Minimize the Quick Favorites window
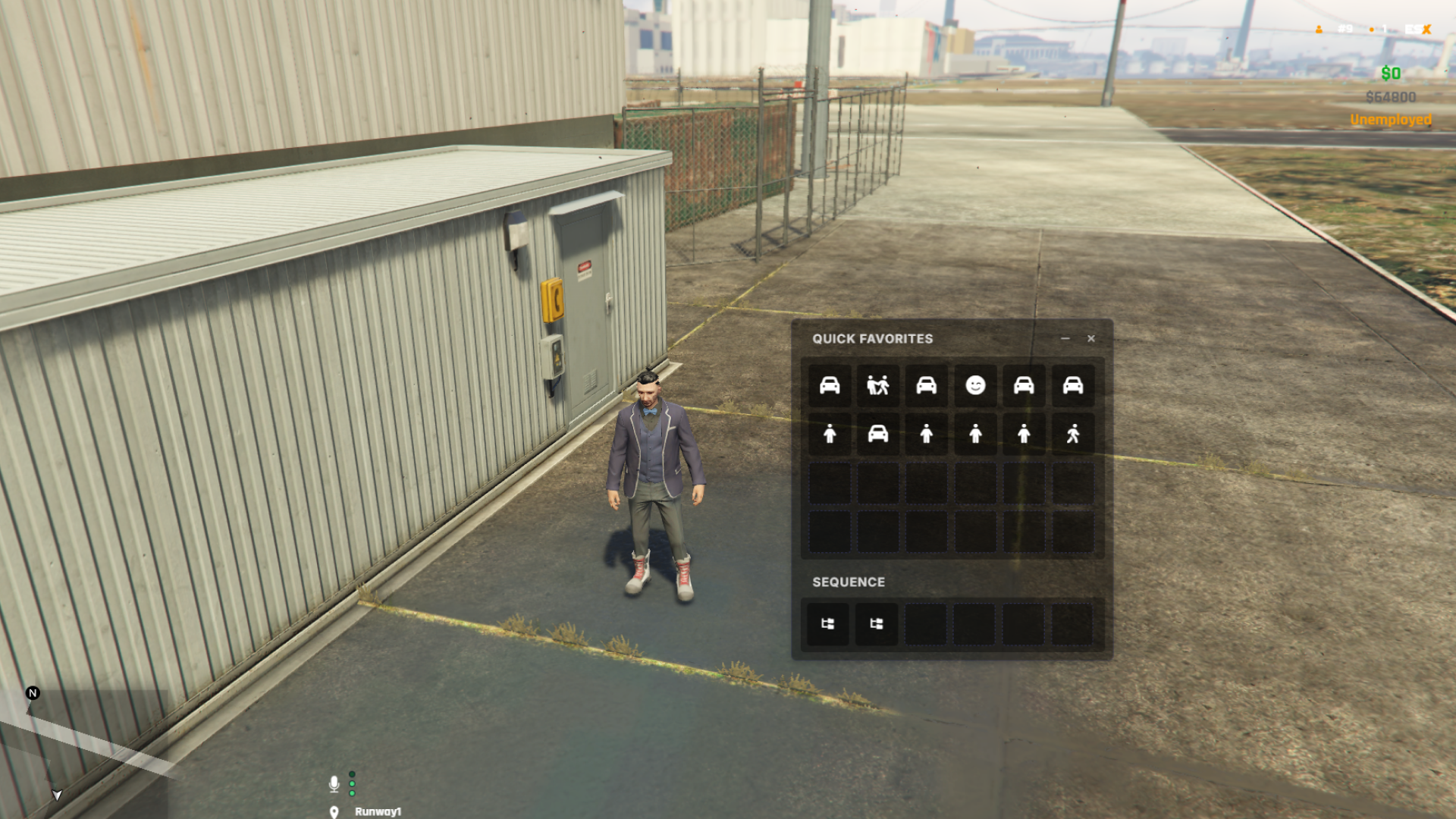 (1065, 339)
